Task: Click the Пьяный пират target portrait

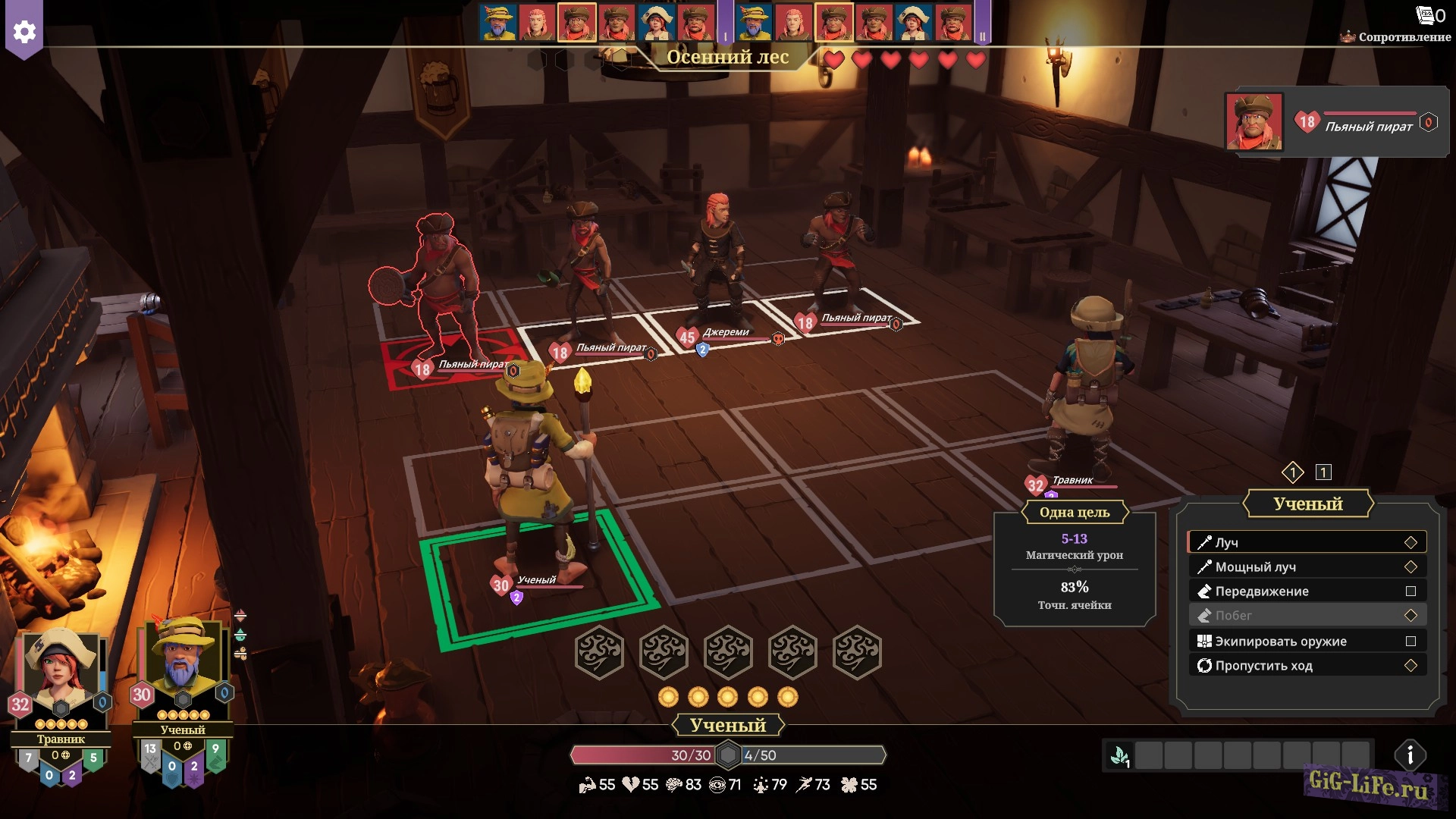Action: [1254, 121]
